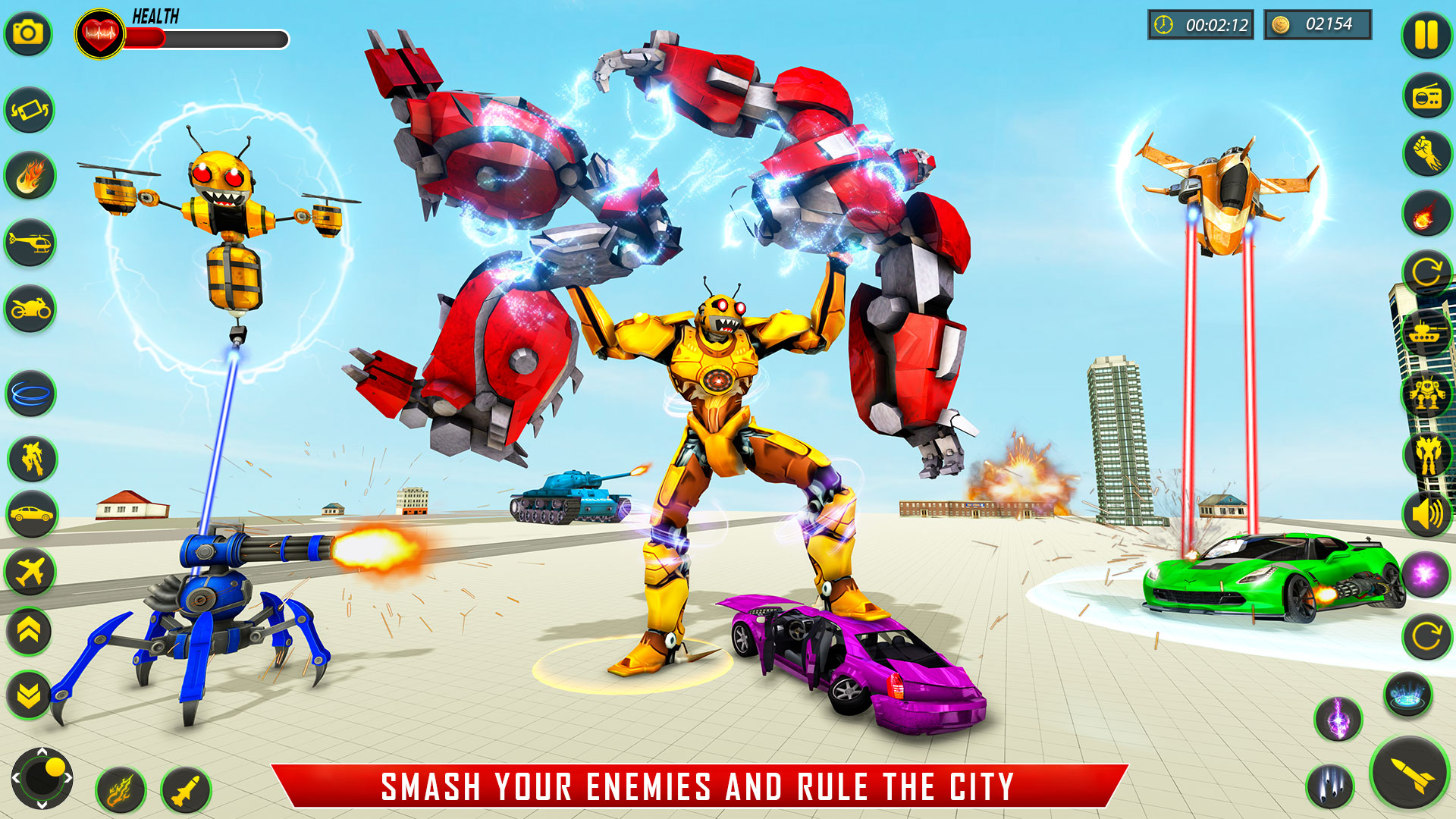Select the camera snapshot tool
1456x819 pixels.
point(29,33)
